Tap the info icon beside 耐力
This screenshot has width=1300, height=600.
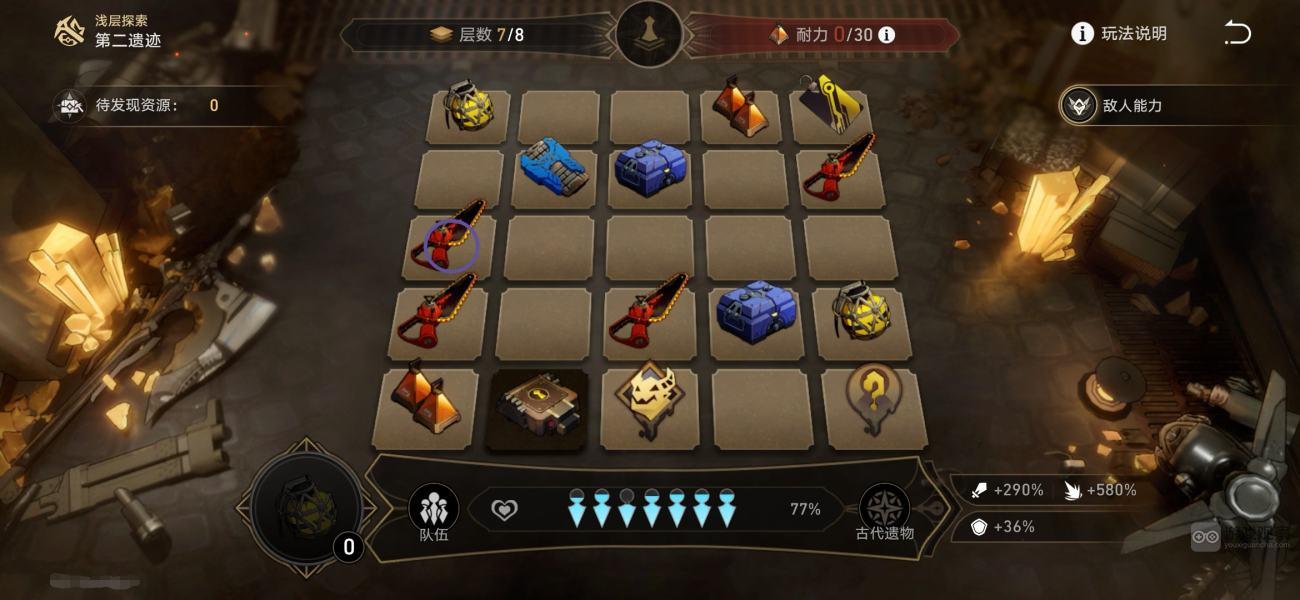point(886,35)
